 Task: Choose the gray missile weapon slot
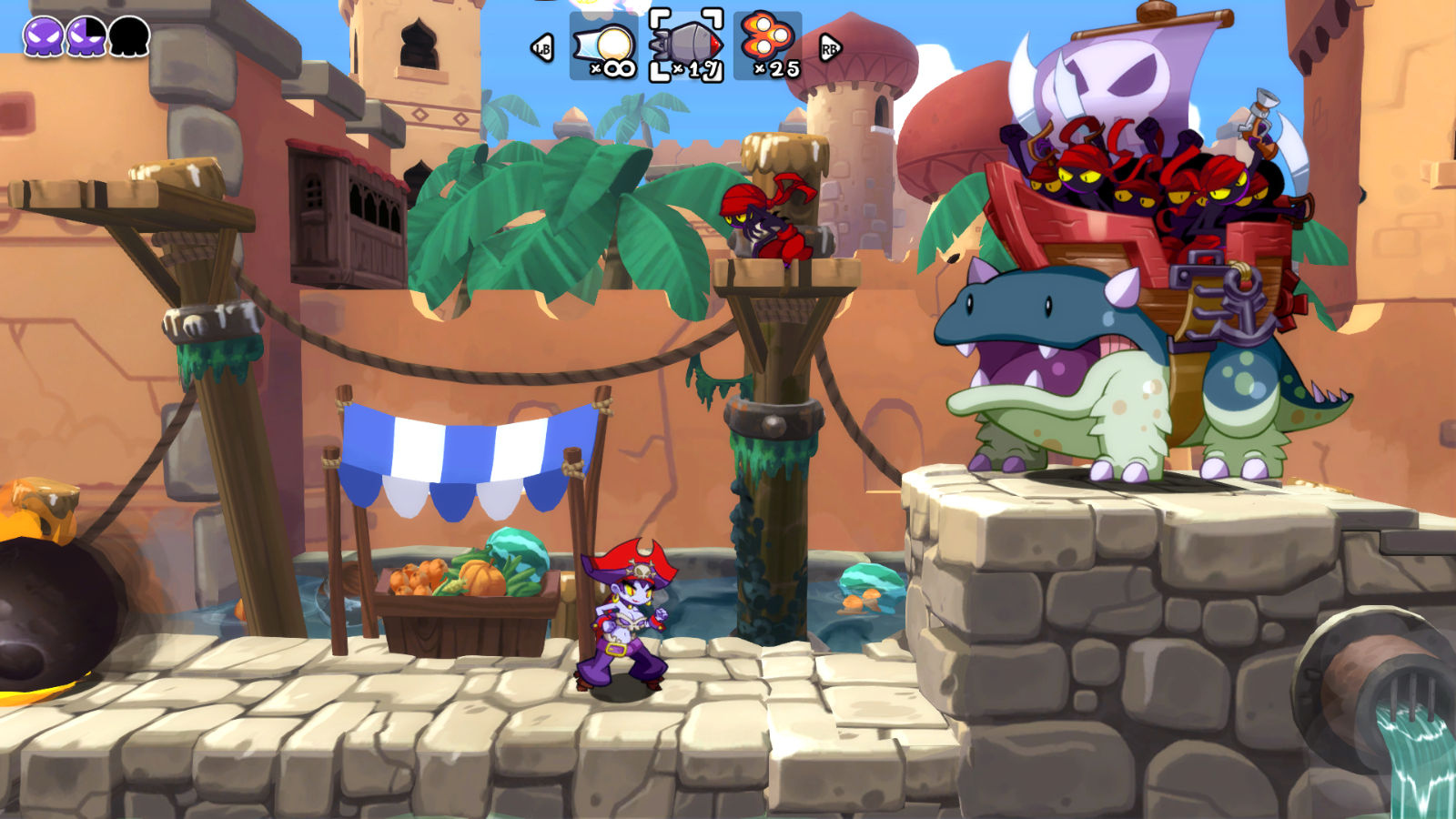tap(686, 46)
